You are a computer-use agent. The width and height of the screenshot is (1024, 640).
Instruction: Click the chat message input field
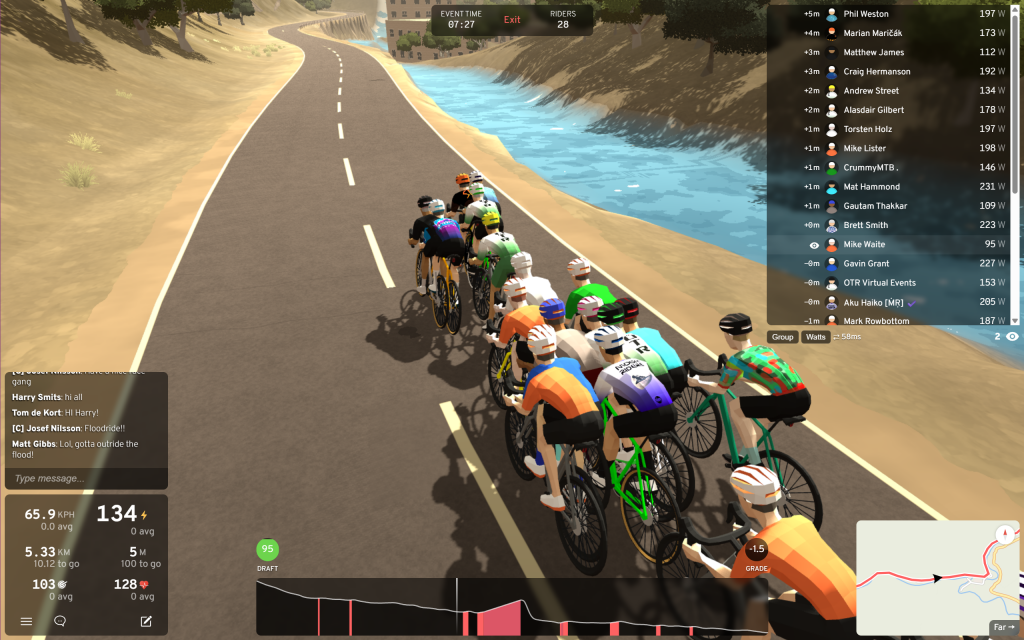(86, 479)
